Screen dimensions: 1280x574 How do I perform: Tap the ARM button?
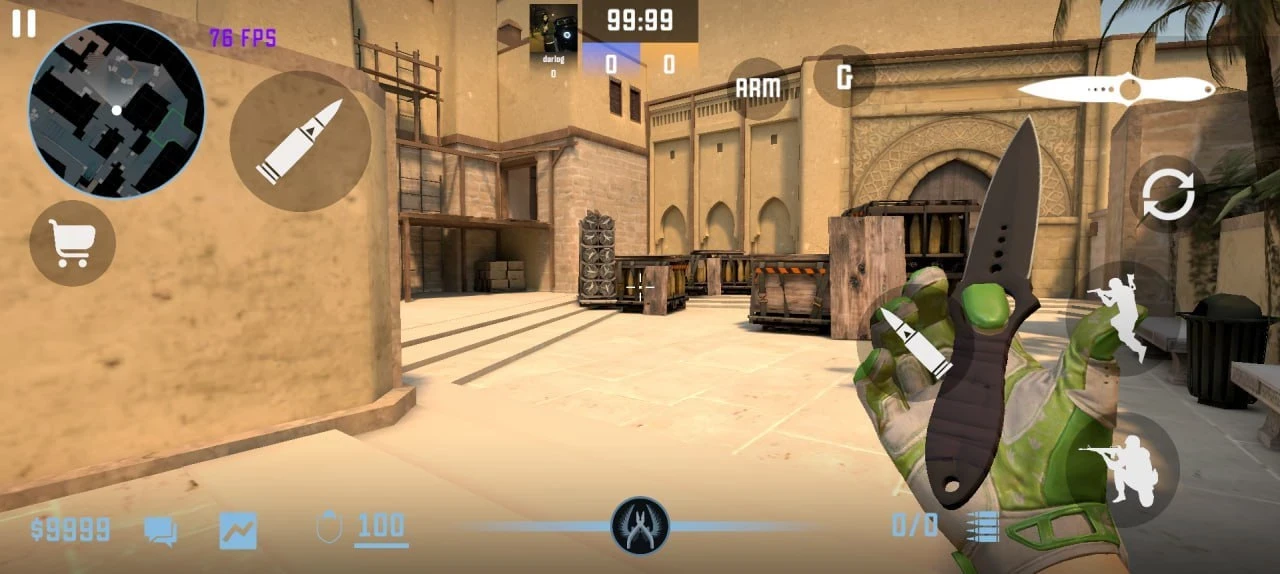(757, 88)
